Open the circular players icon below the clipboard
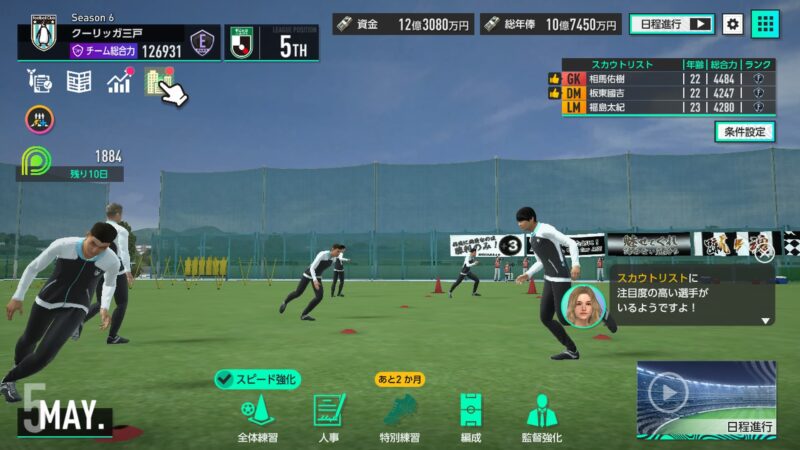This screenshot has height=450, width=800. click(40, 120)
